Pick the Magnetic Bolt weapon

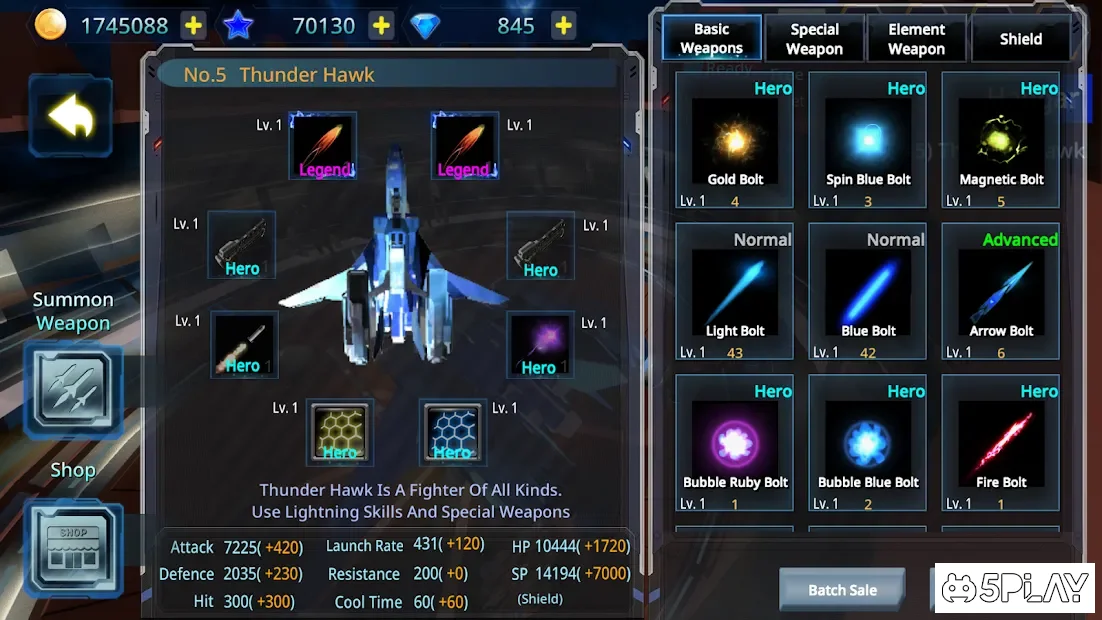coord(1001,140)
